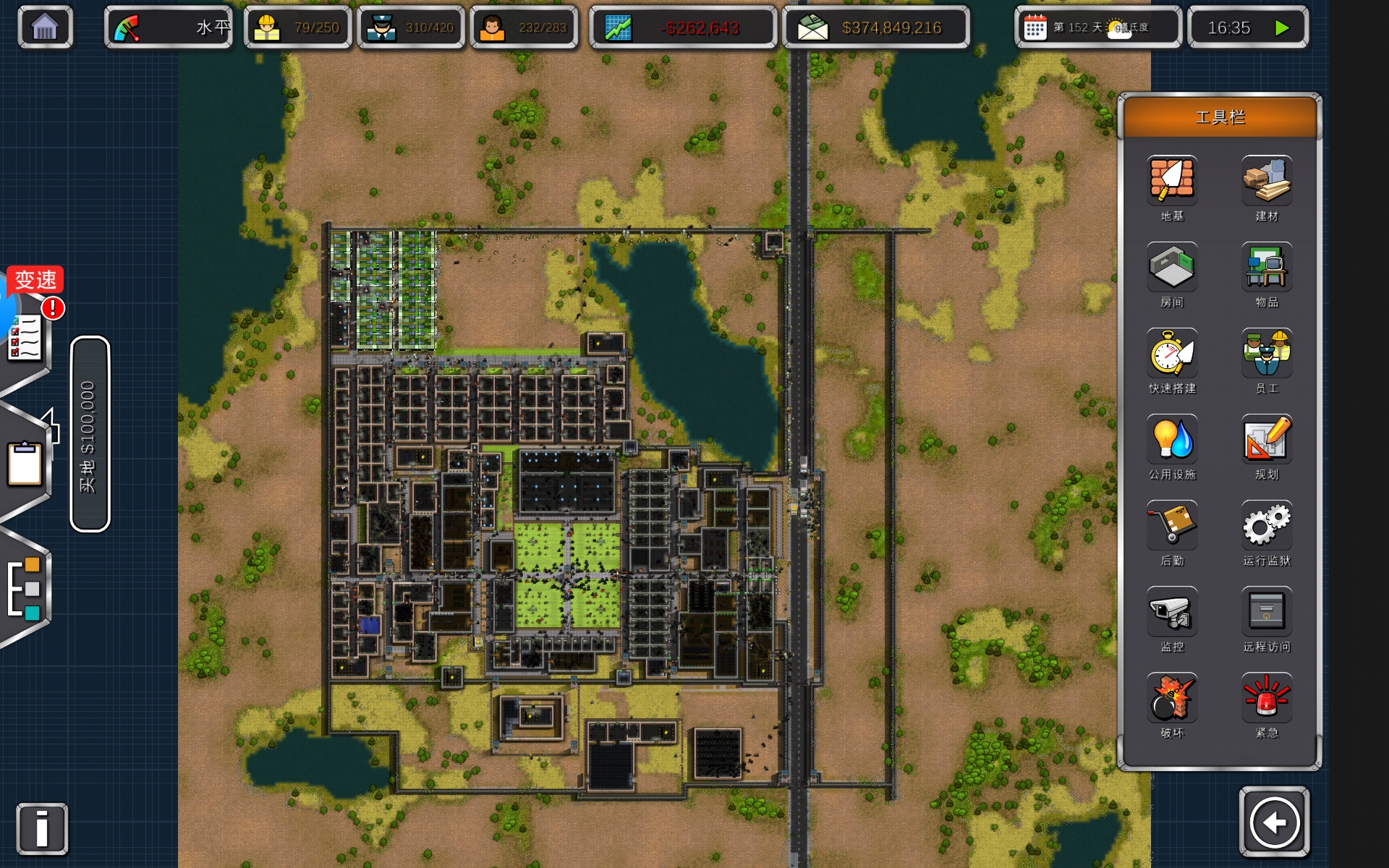The image size is (1389, 868).
Task: Buy land for $100,000
Action: click(x=90, y=434)
